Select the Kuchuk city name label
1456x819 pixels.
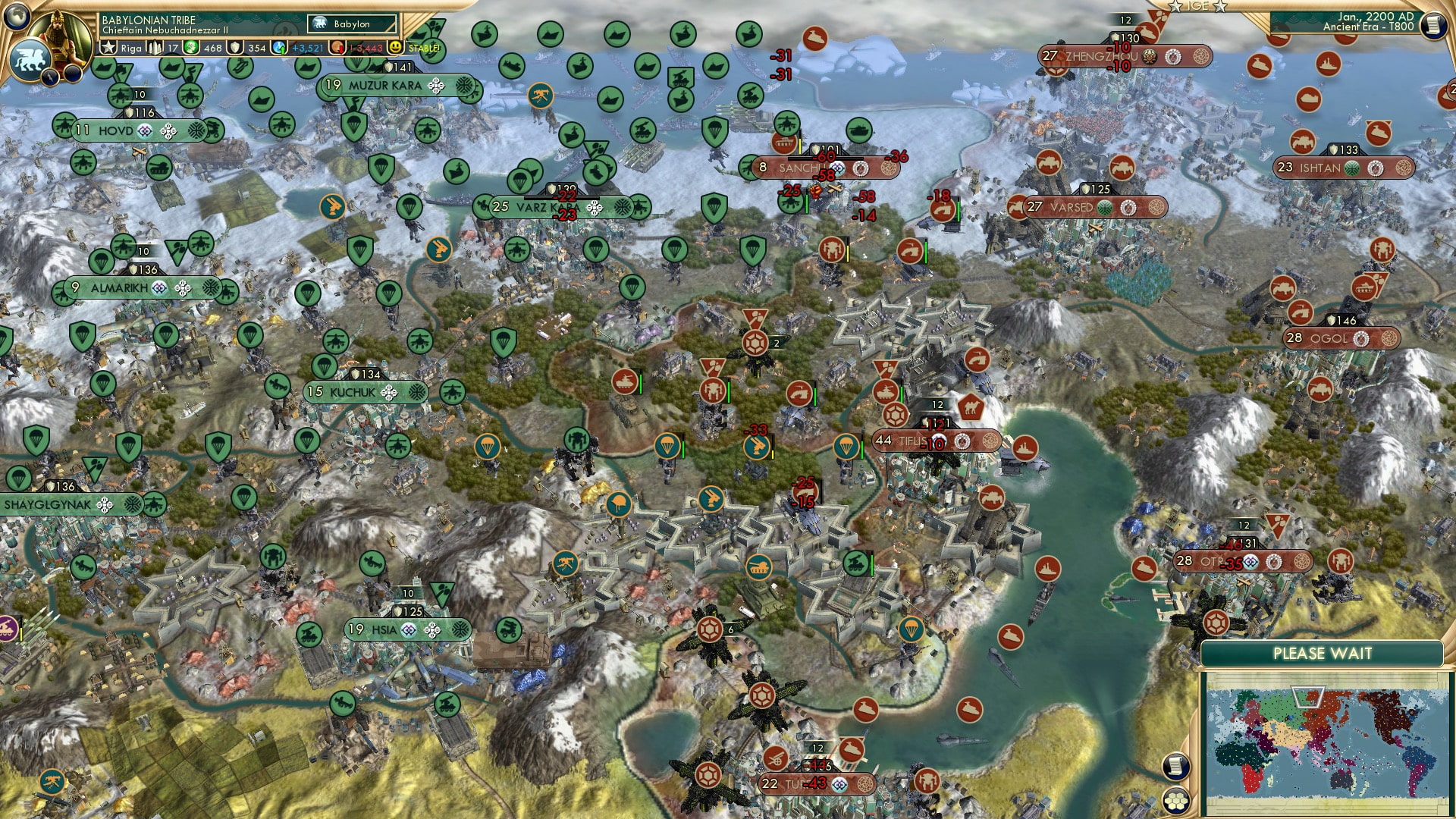[x=353, y=392]
